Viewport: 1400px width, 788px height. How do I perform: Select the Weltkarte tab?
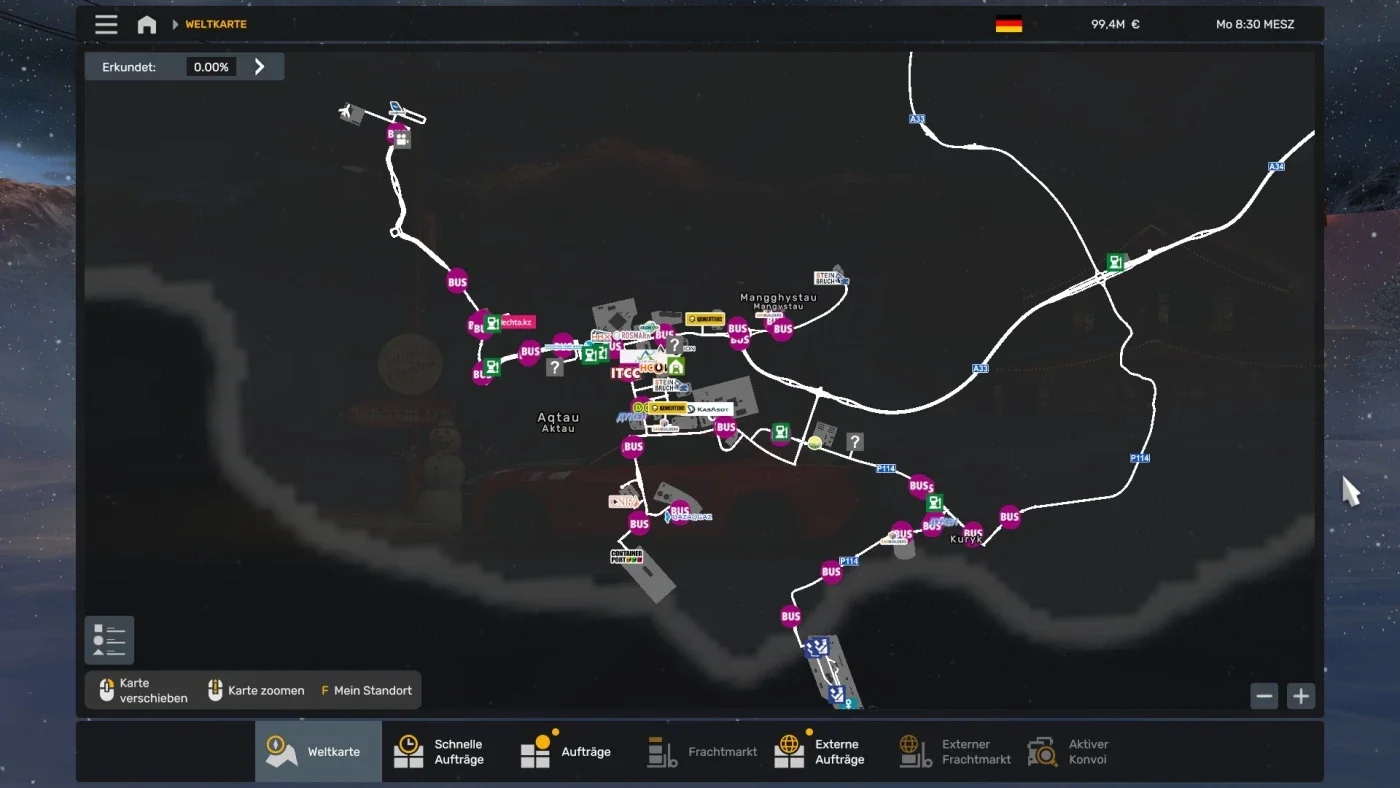(x=318, y=751)
